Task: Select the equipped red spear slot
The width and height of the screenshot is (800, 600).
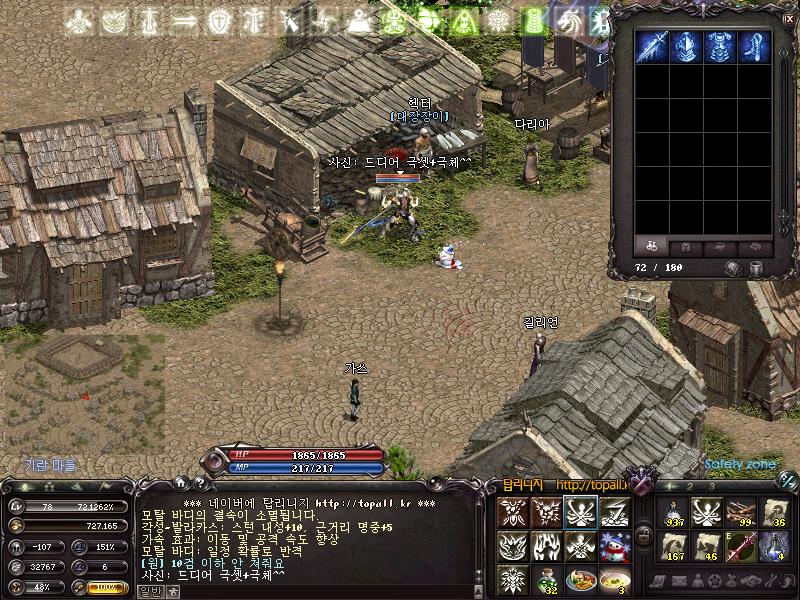Action: point(740,546)
